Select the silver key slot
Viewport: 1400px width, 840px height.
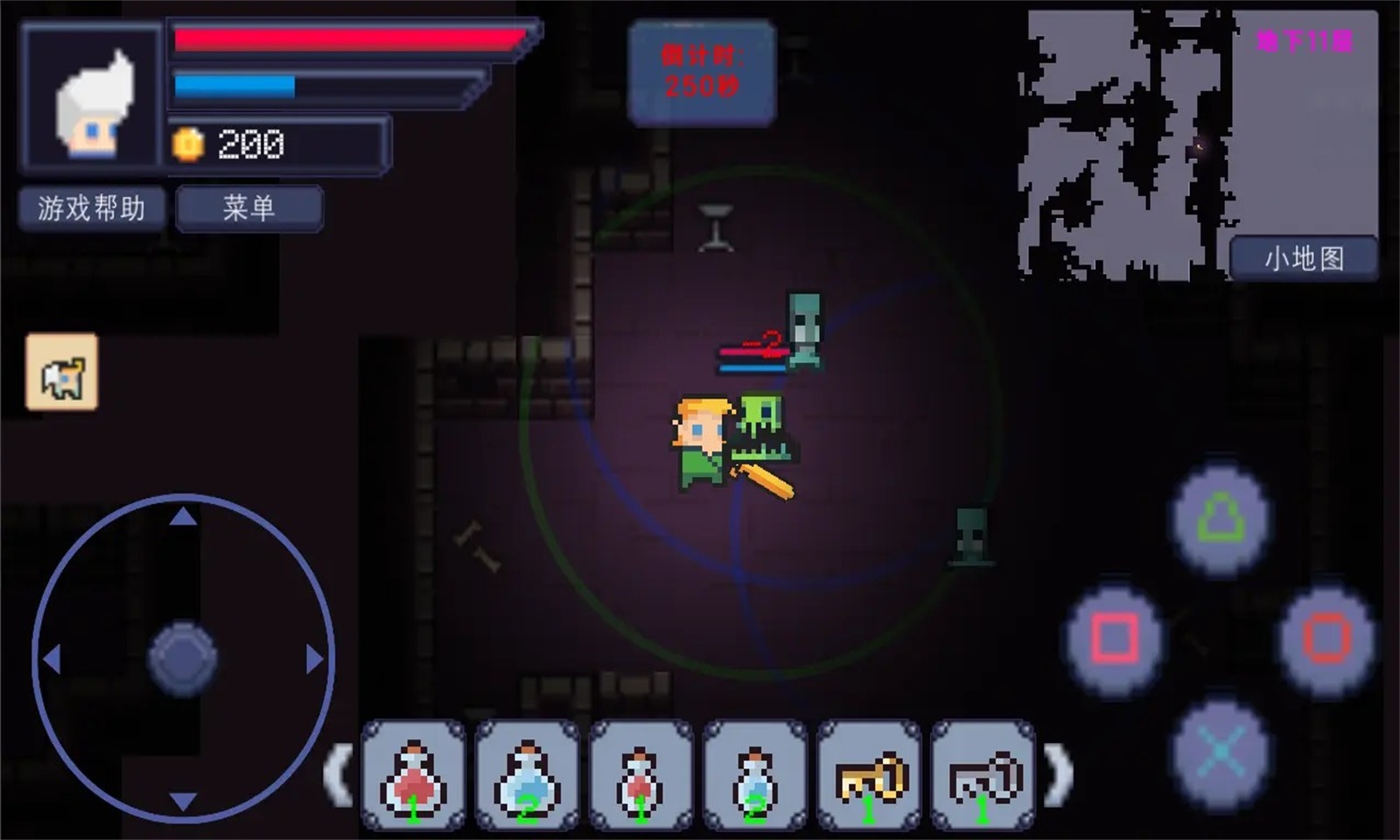pos(983,775)
